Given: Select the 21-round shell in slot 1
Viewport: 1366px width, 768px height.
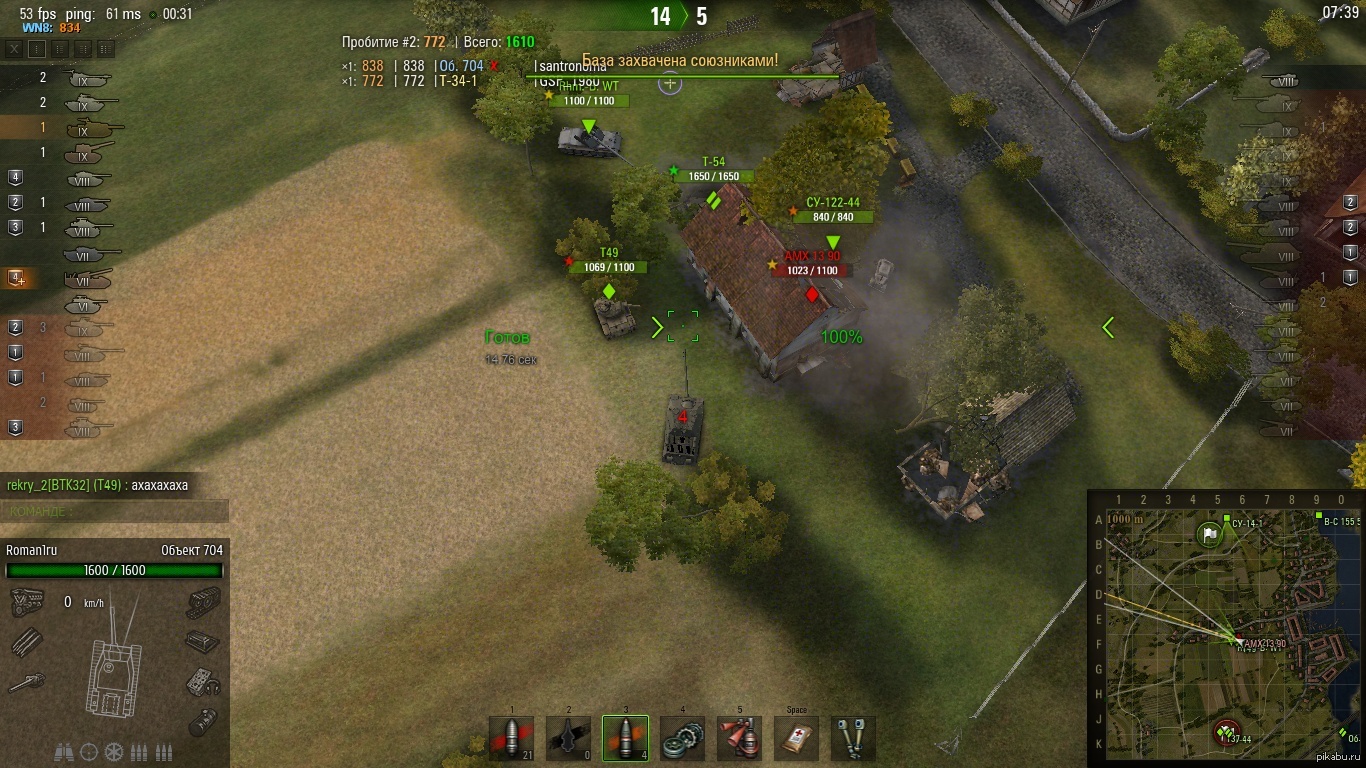Looking at the screenshot, I should point(511,738).
